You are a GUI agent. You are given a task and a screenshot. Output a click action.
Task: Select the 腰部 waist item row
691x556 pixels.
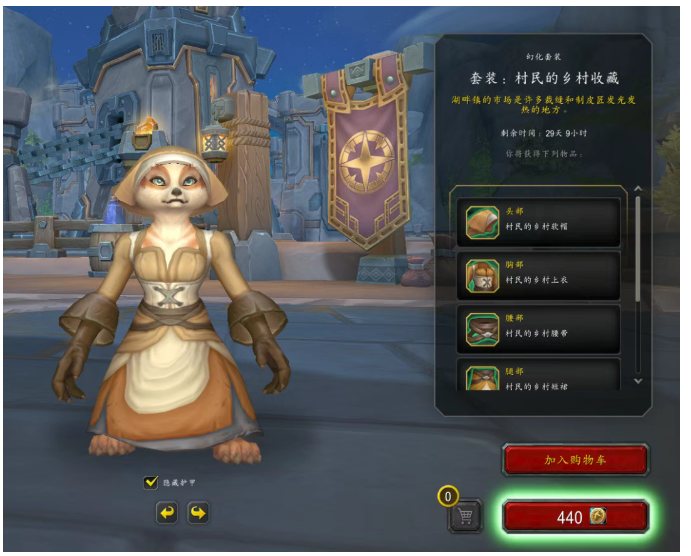[x=540, y=328]
